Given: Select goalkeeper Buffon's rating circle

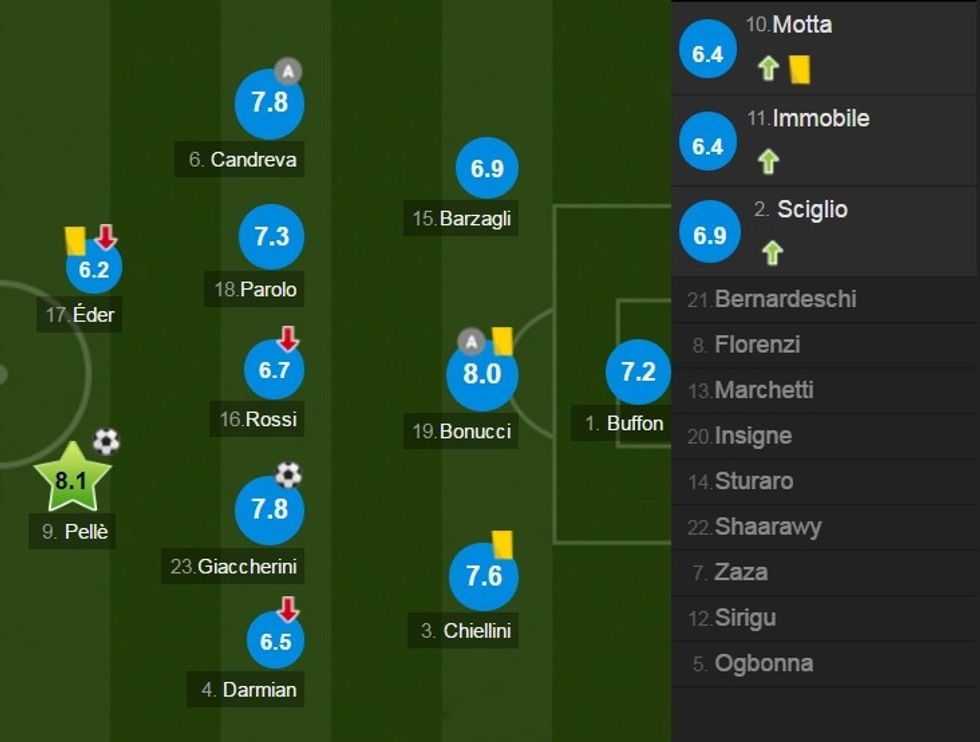Looking at the screenshot, I should point(638,372).
